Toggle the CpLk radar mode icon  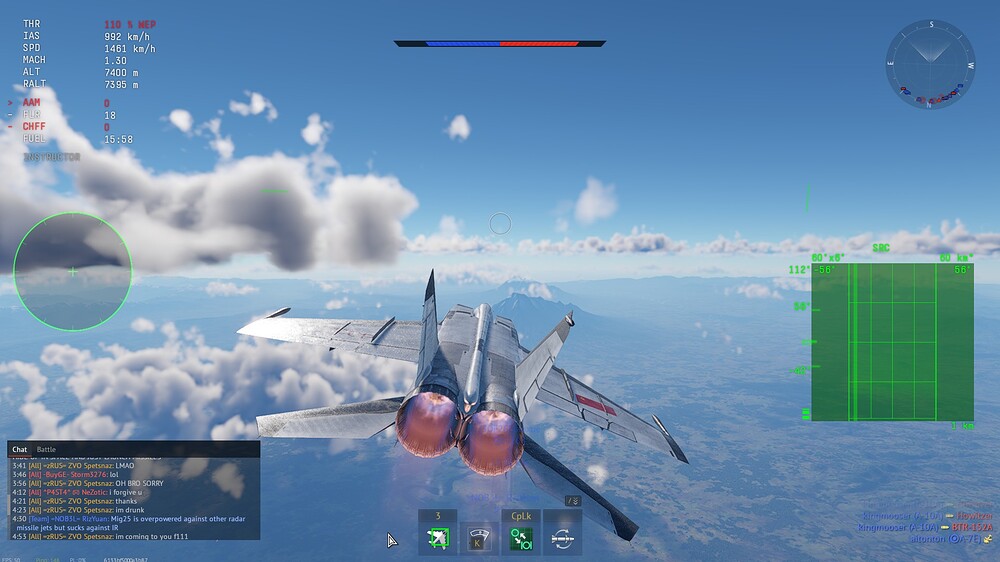click(x=521, y=539)
